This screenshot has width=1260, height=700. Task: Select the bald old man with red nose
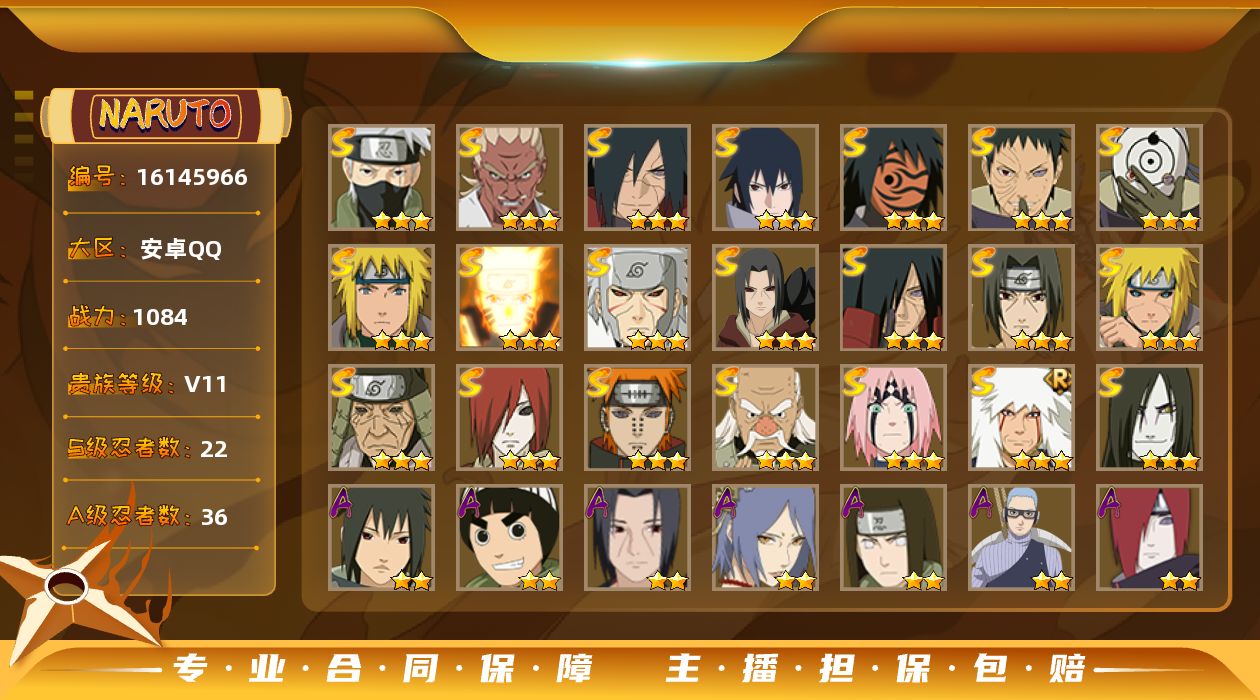pos(765,417)
